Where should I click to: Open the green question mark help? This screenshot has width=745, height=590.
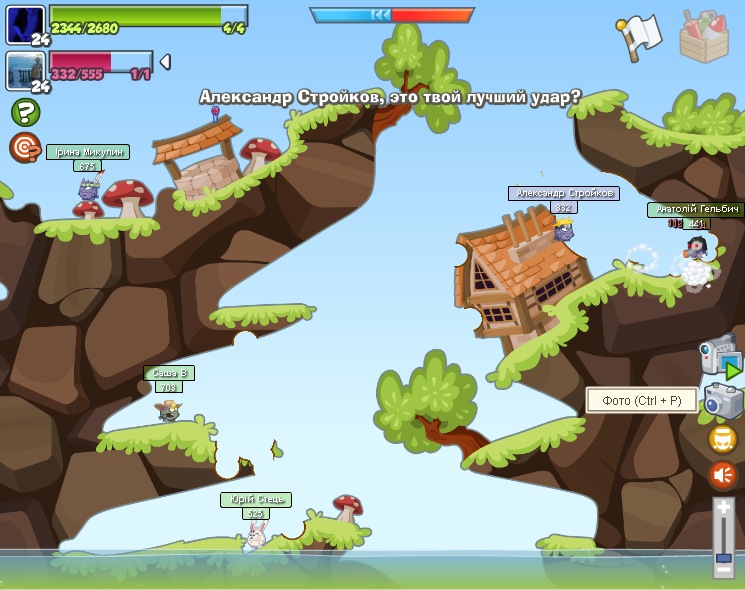[x=25, y=112]
